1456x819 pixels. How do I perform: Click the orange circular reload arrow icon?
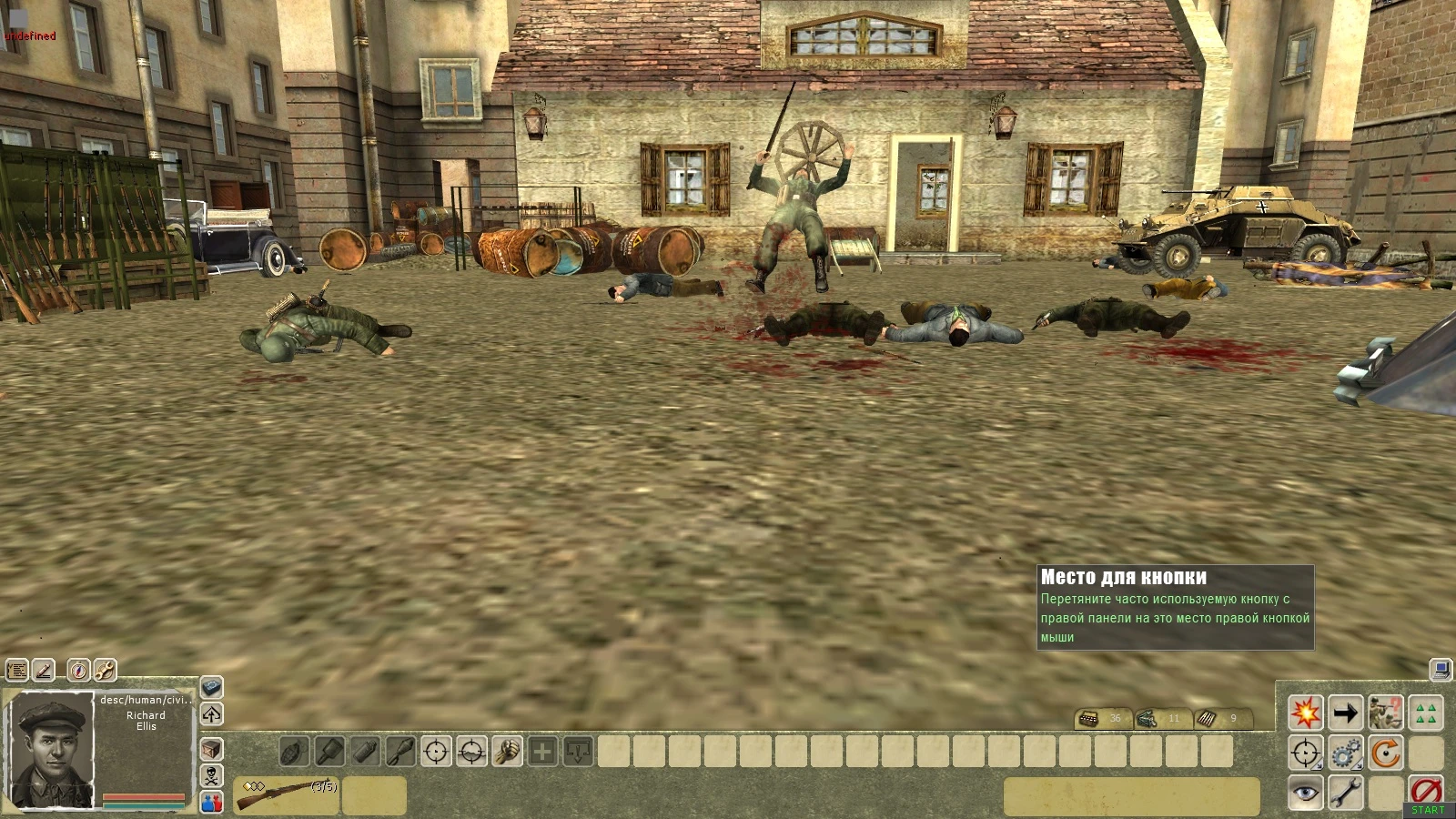1386,753
